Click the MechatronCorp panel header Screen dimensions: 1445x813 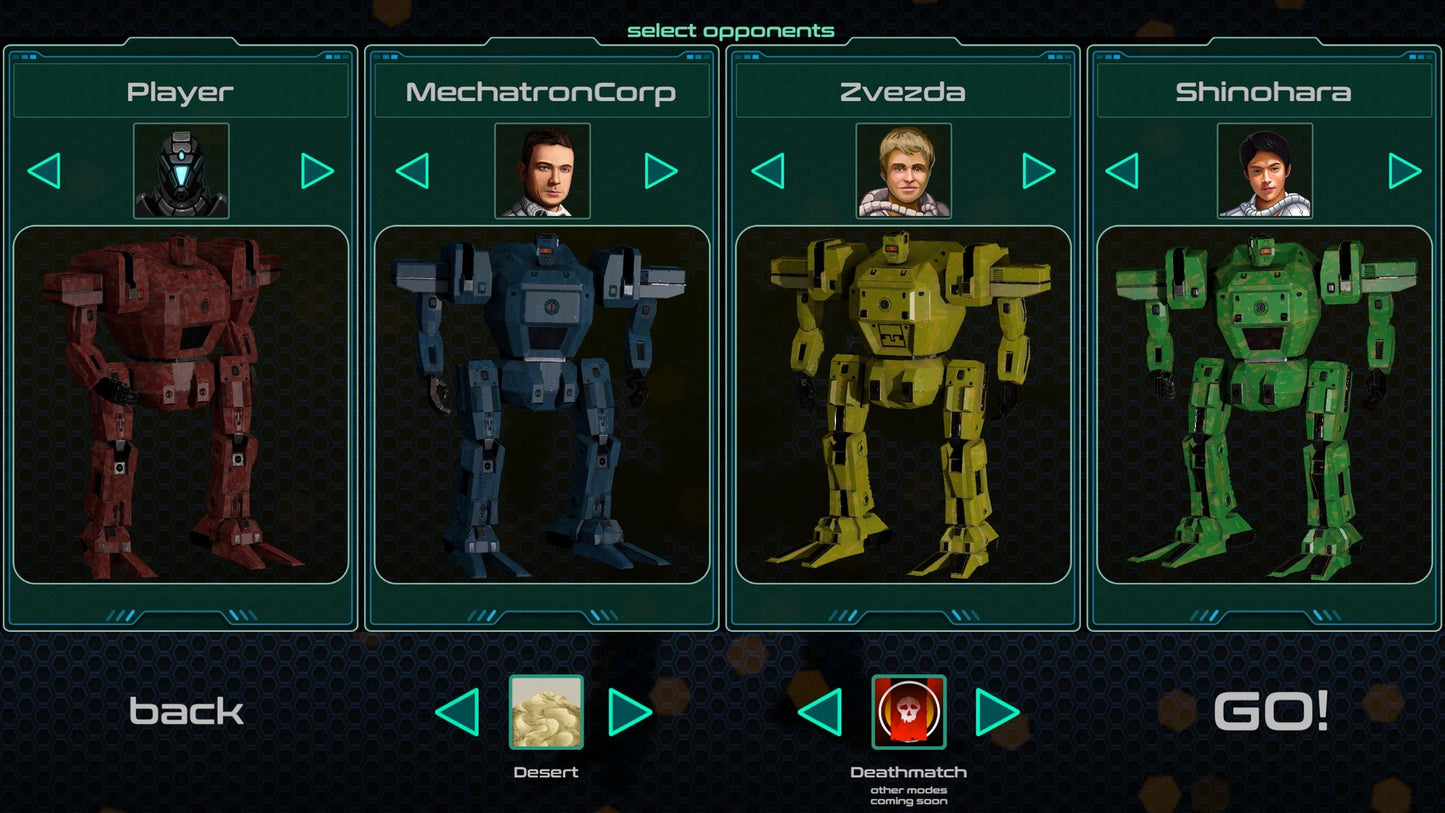tap(541, 90)
